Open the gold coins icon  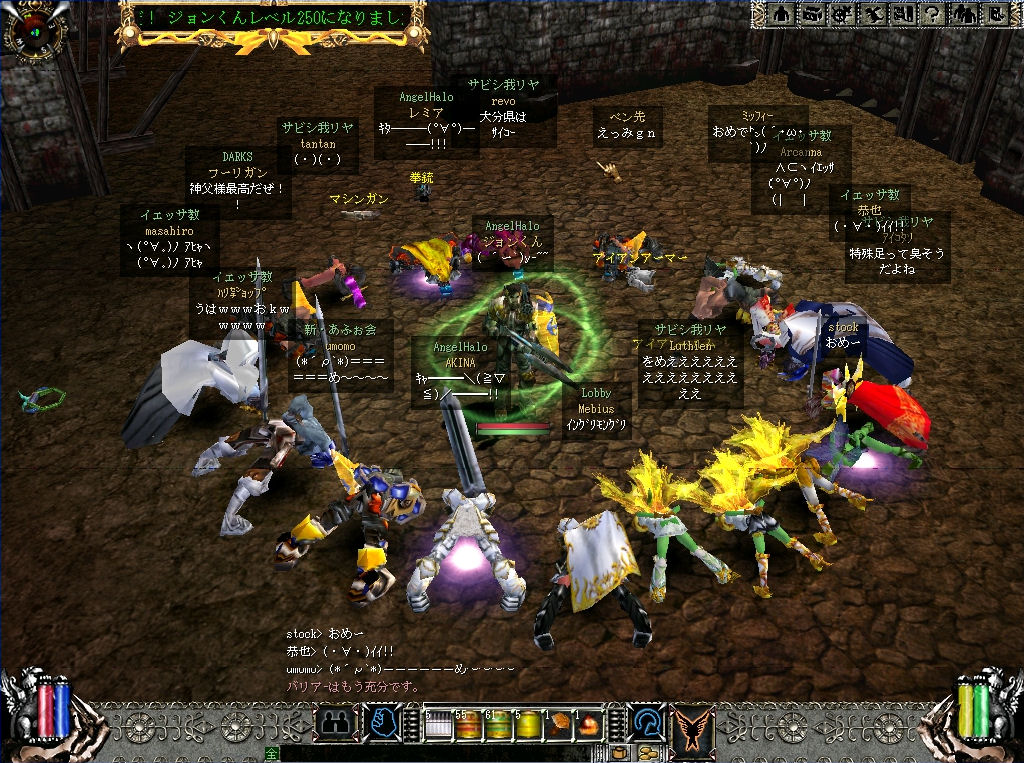(x=647, y=752)
